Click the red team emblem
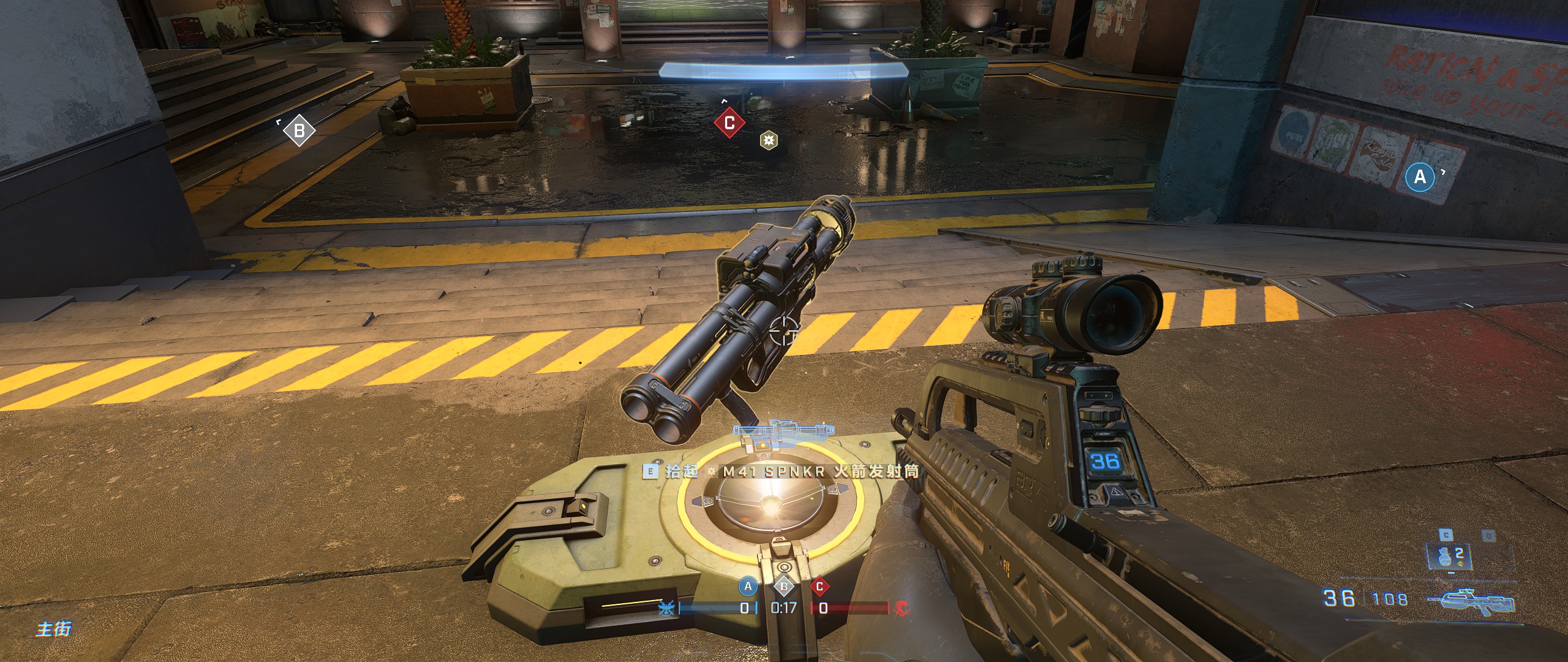The image size is (1568, 662). click(902, 608)
